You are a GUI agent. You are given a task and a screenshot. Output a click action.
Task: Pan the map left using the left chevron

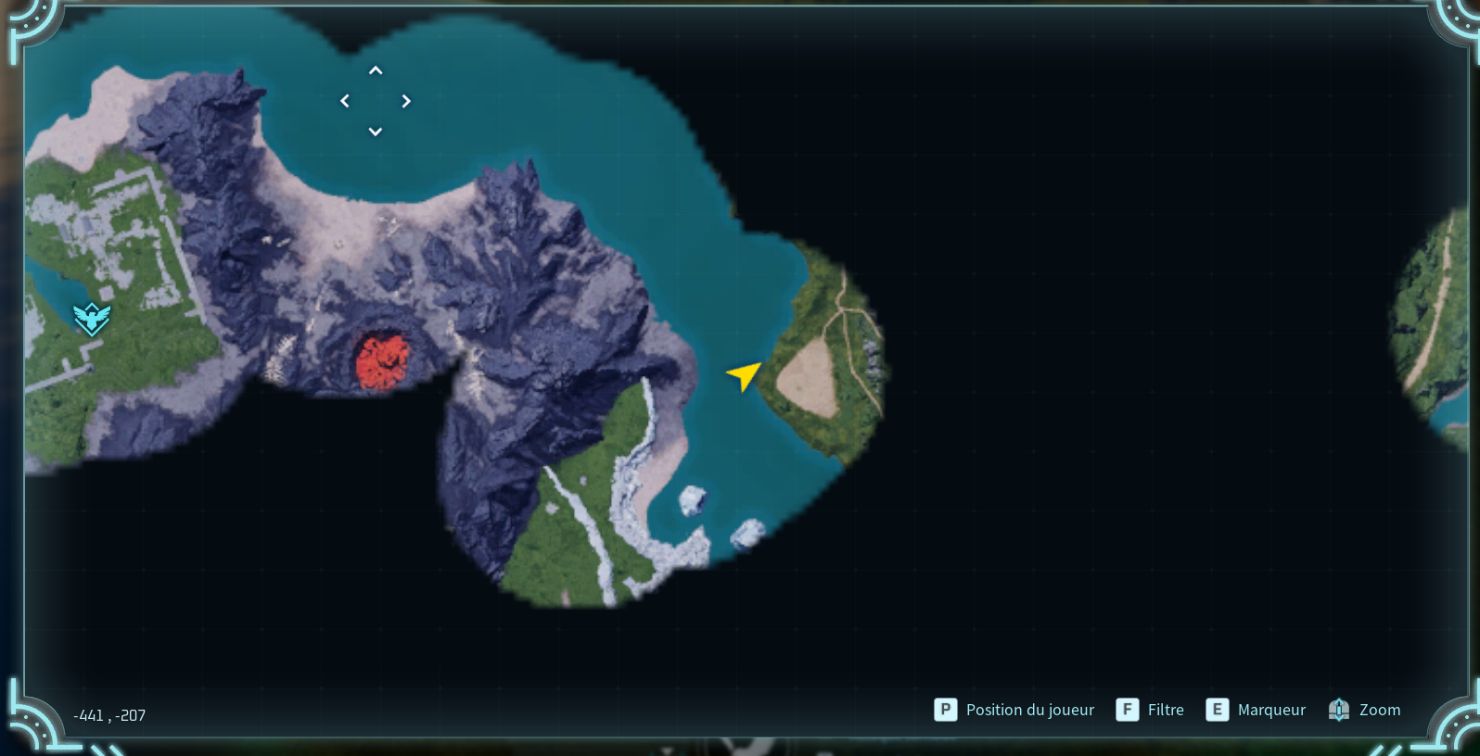click(345, 101)
